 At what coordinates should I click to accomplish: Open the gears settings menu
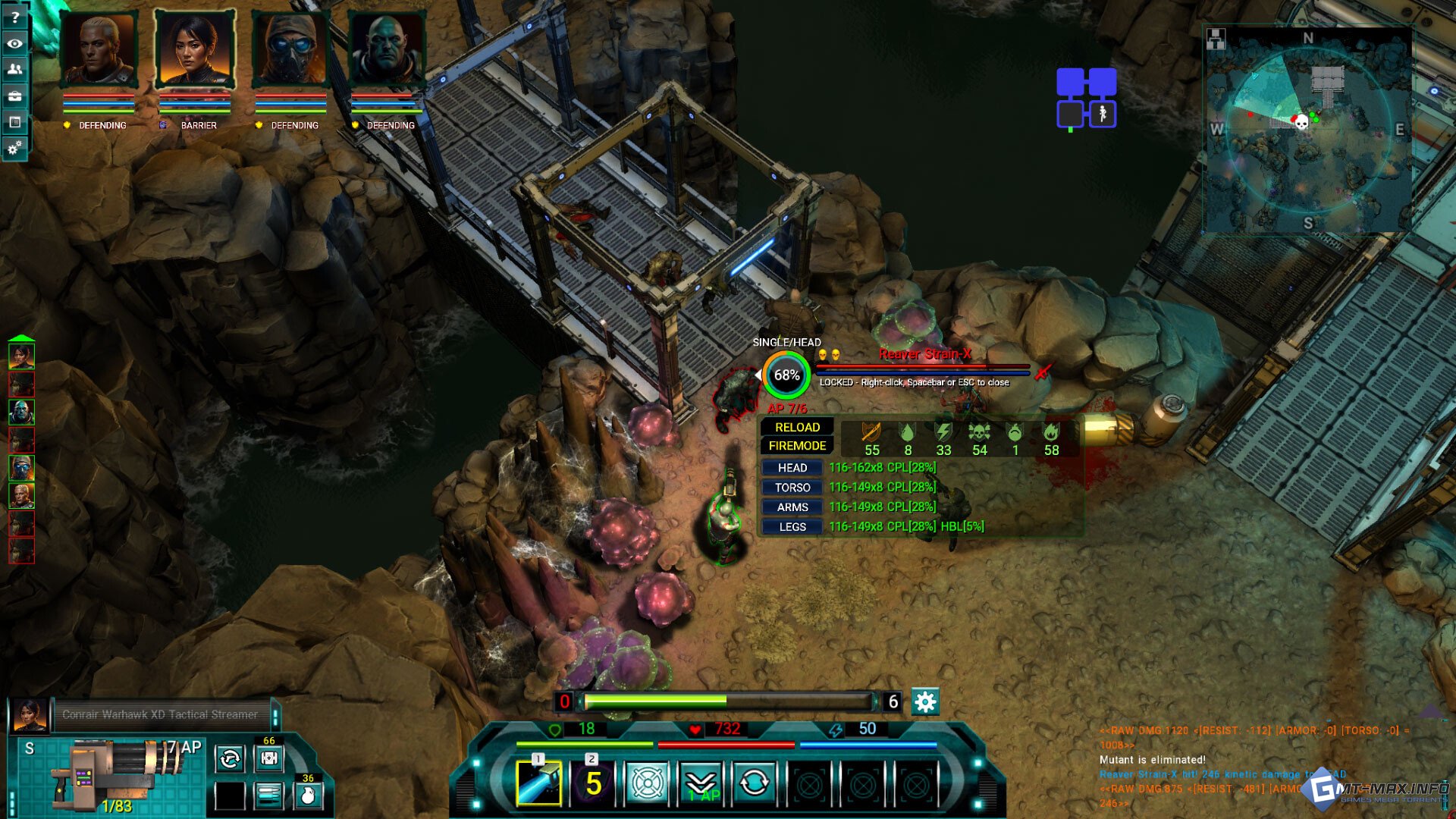click(14, 148)
